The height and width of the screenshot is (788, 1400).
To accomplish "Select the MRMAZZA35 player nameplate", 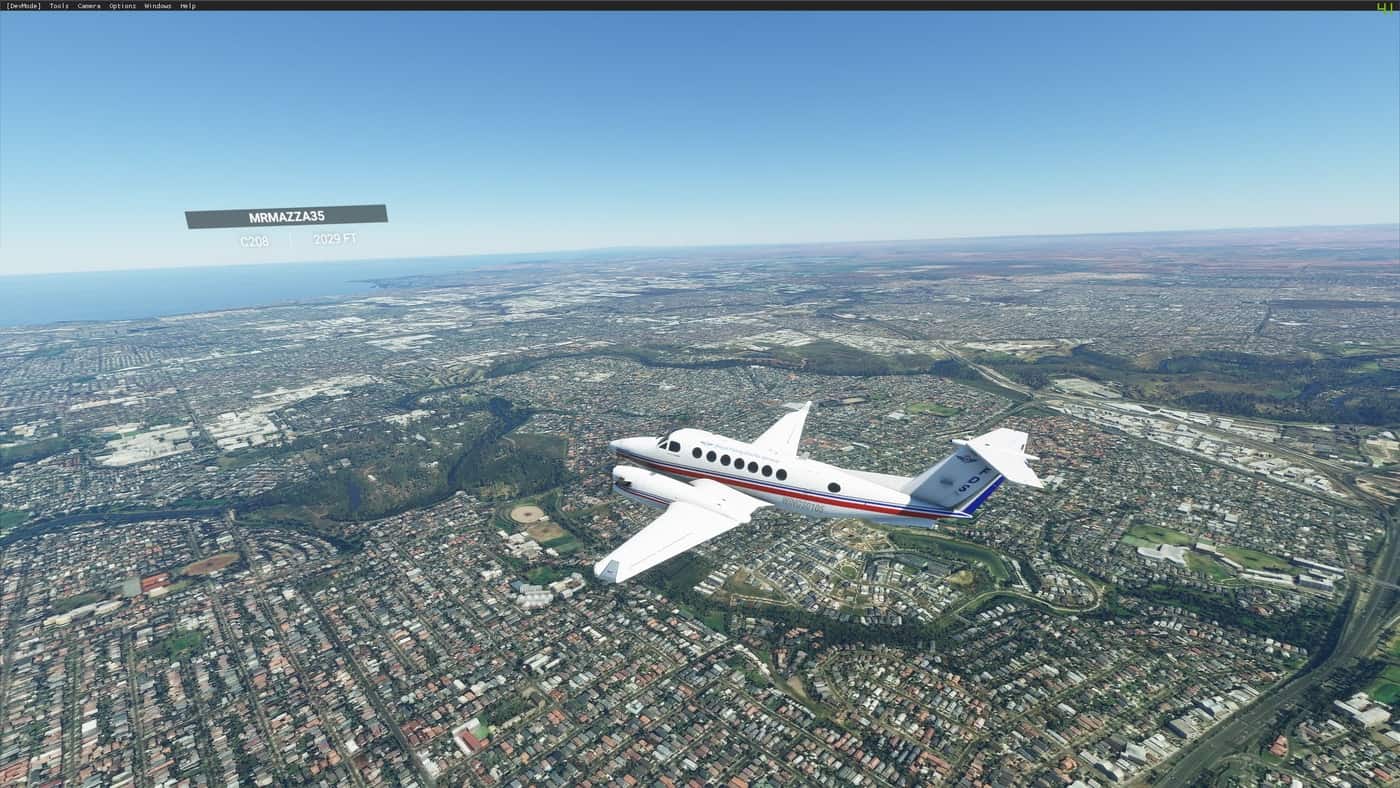I will click(x=286, y=216).
